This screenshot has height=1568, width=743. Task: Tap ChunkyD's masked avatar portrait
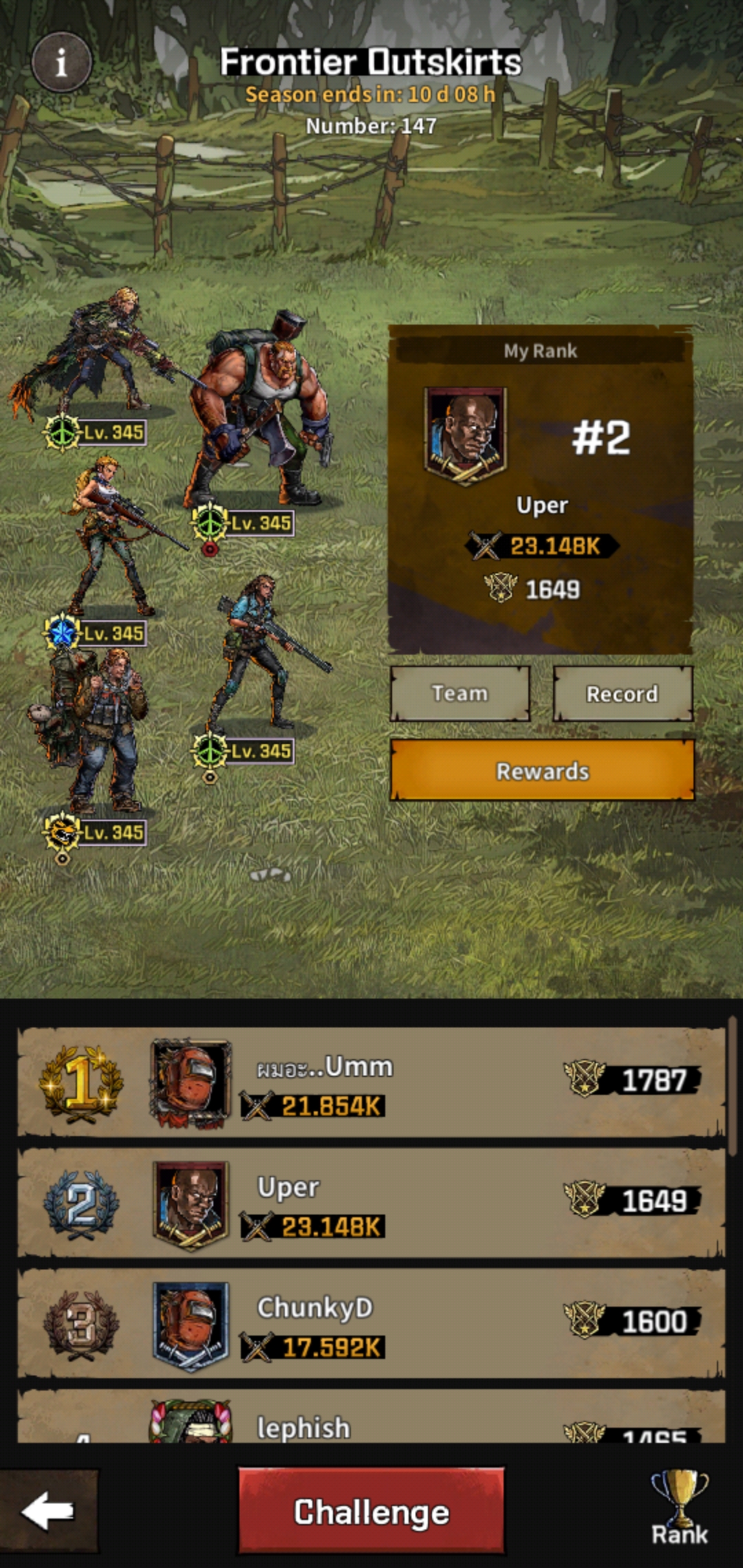(191, 1325)
